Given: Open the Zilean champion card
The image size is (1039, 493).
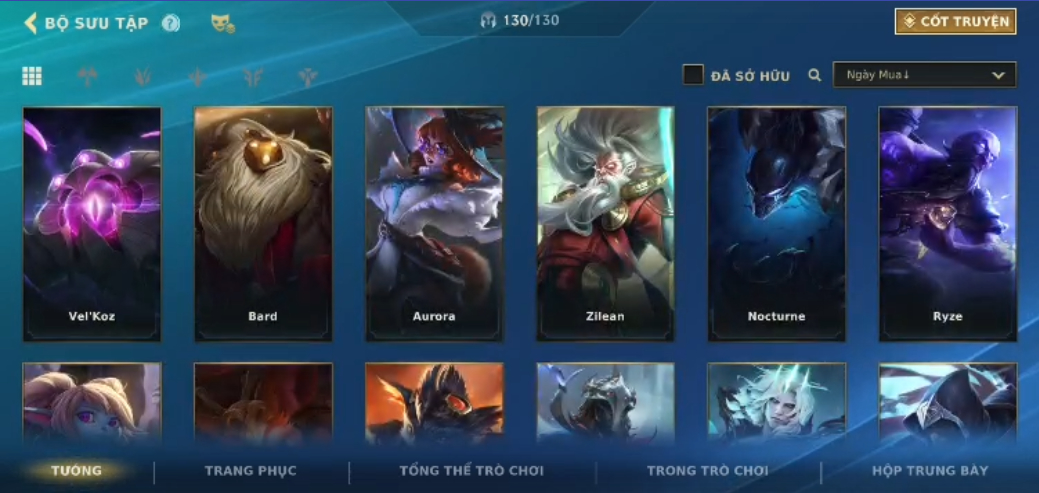Looking at the screenshot, I should pos(605,224).
